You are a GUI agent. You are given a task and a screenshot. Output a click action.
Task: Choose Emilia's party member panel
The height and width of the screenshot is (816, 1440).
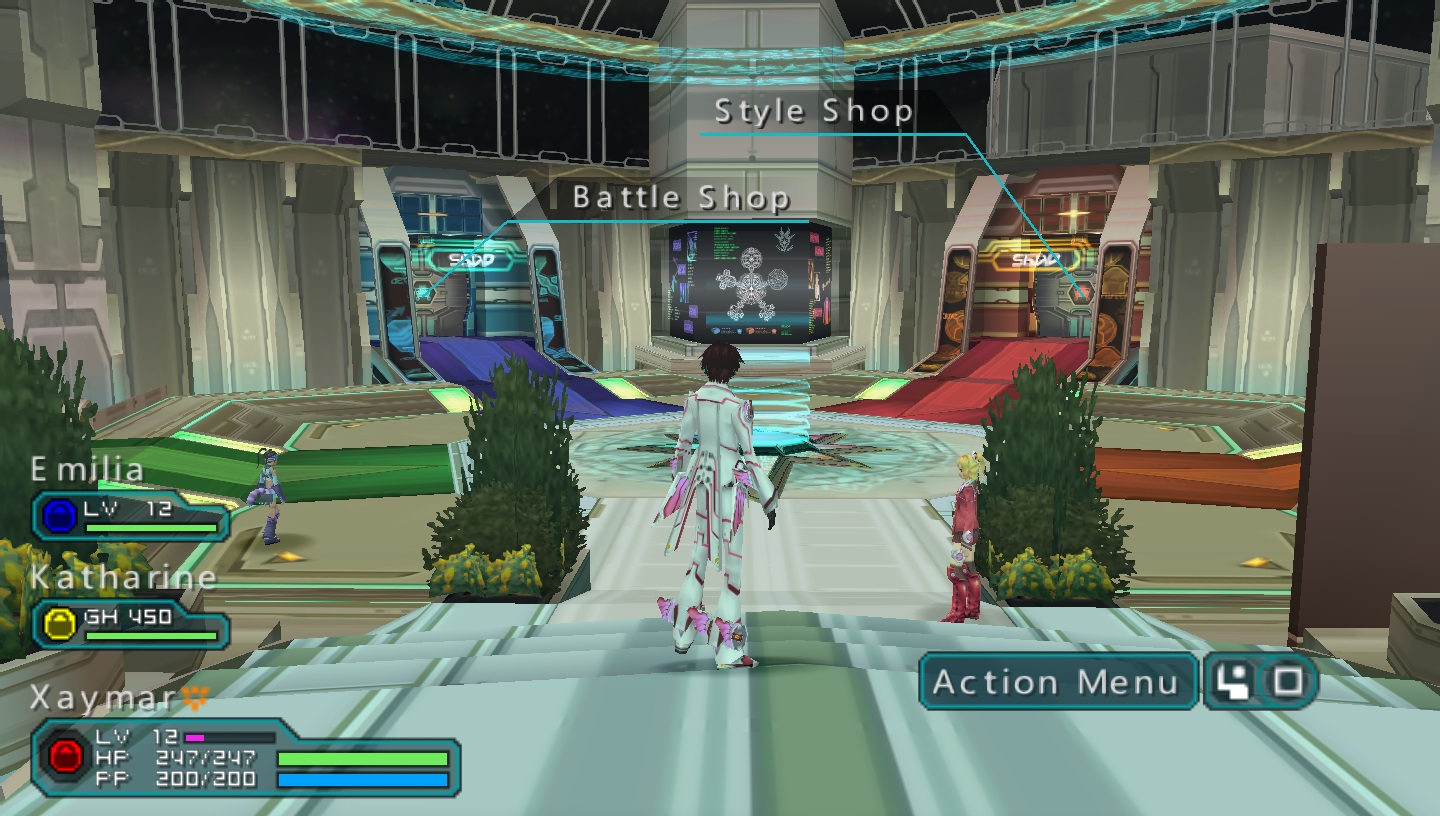[x=130, y=515]
